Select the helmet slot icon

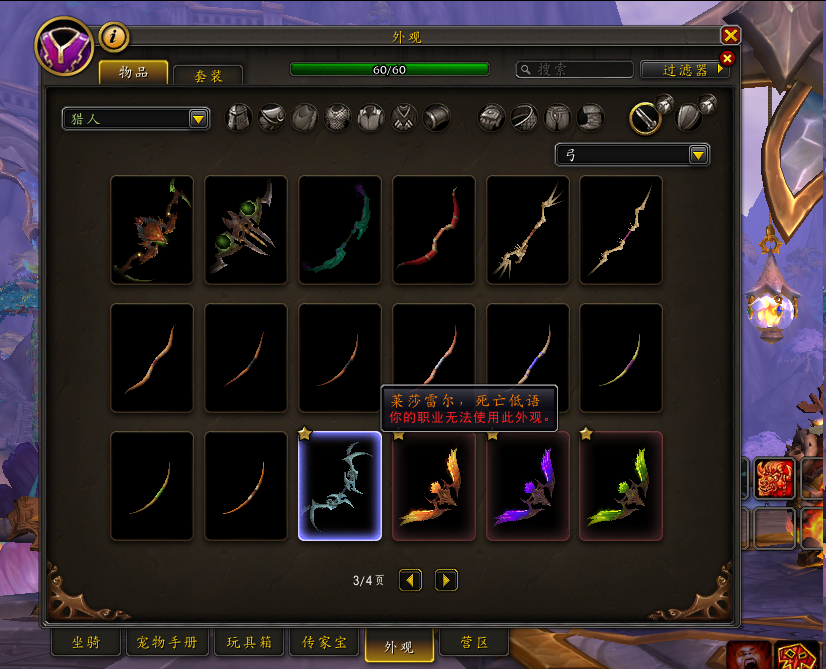click(x=239, y=118)
